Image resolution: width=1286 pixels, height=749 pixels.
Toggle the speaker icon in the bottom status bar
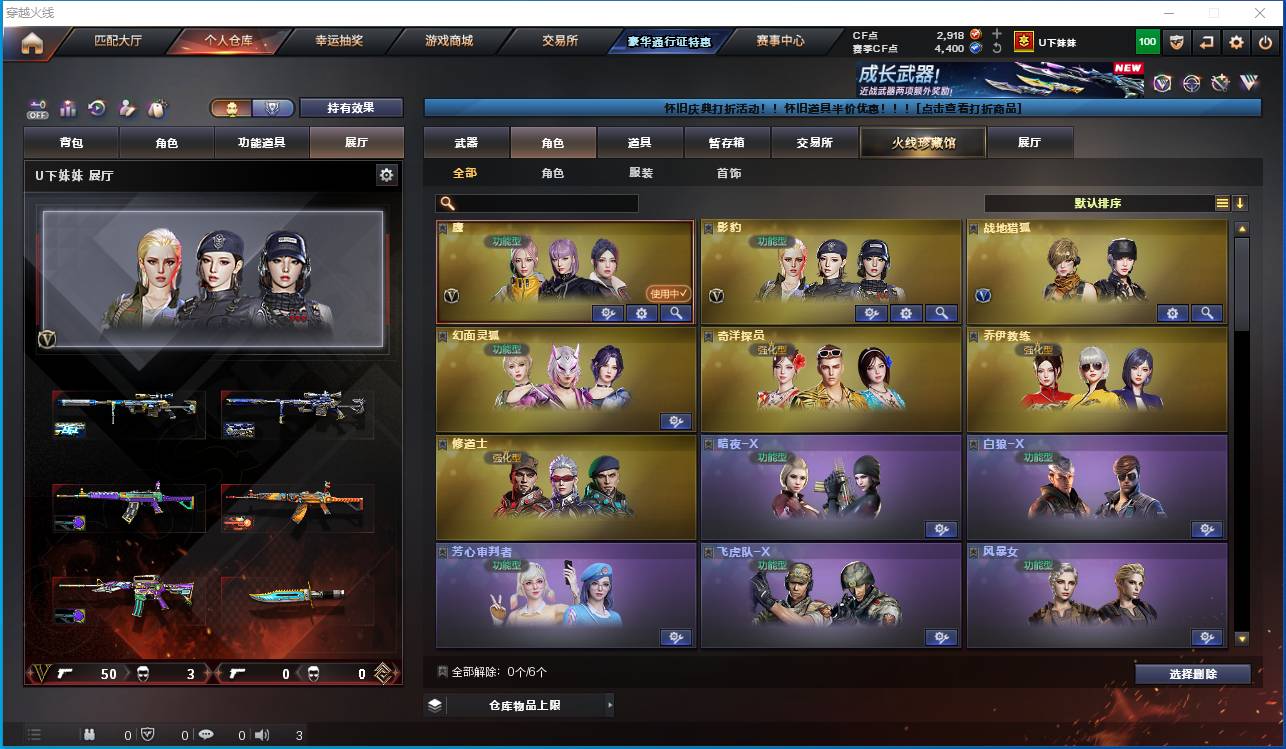pyautogui.click(x=261, y=734)
